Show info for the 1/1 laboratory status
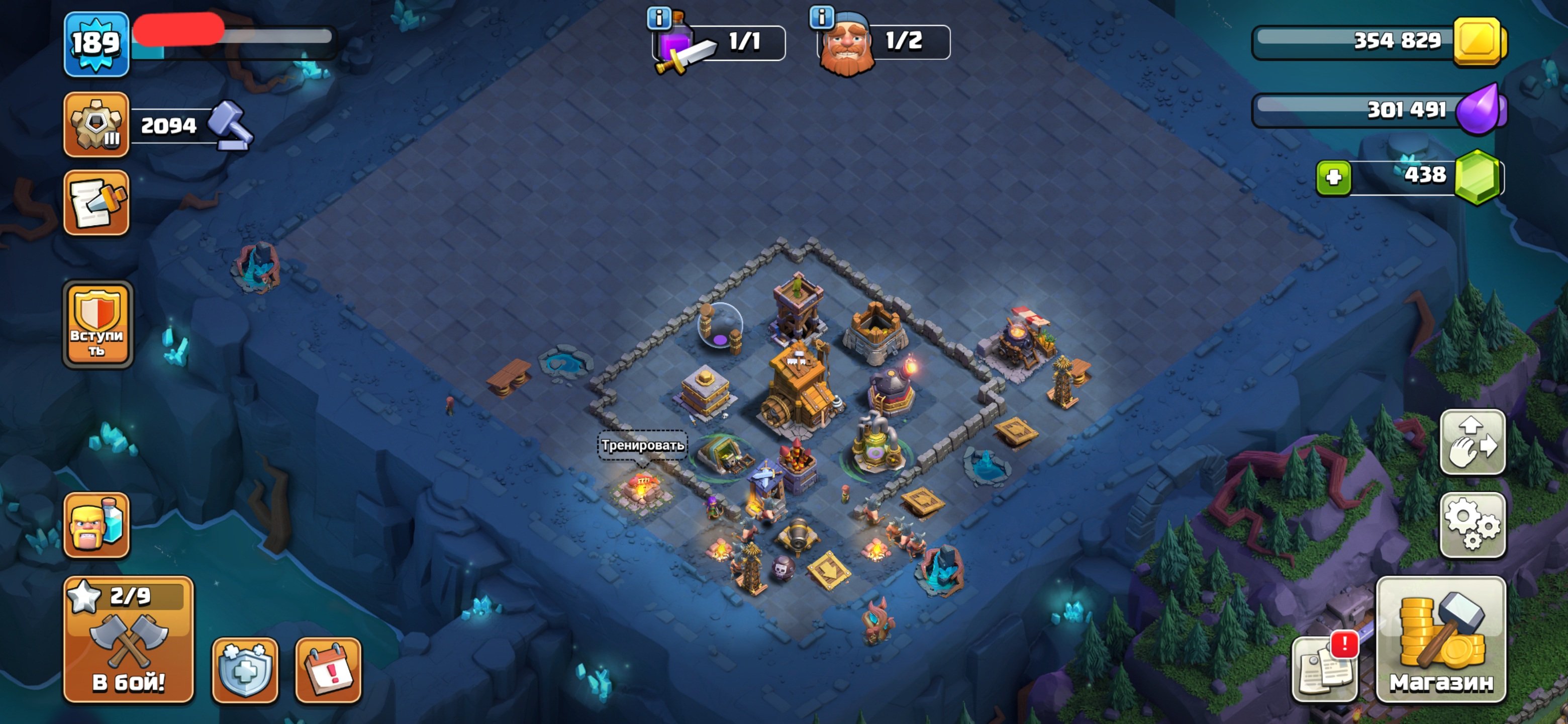Image resolution: width=1568 pixels, height=724 pixels. point(658,18)
